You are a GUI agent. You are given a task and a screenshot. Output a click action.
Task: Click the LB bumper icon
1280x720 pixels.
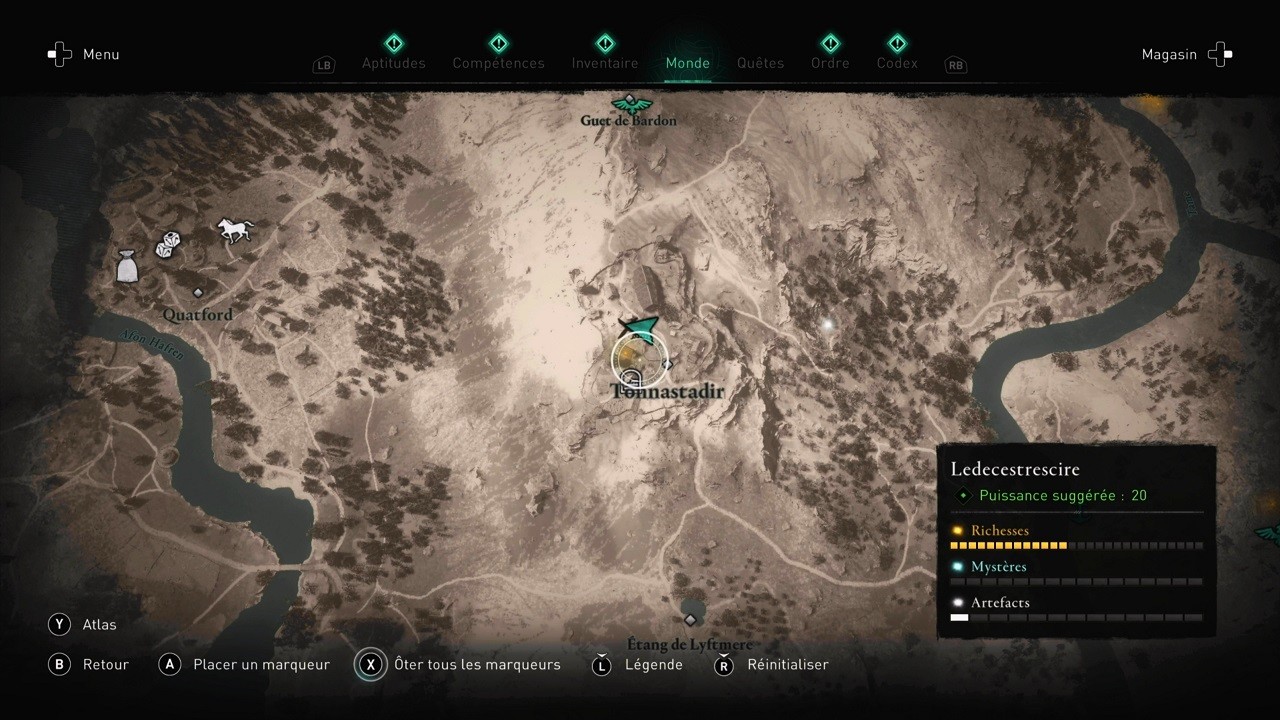[x=323, y=64]
